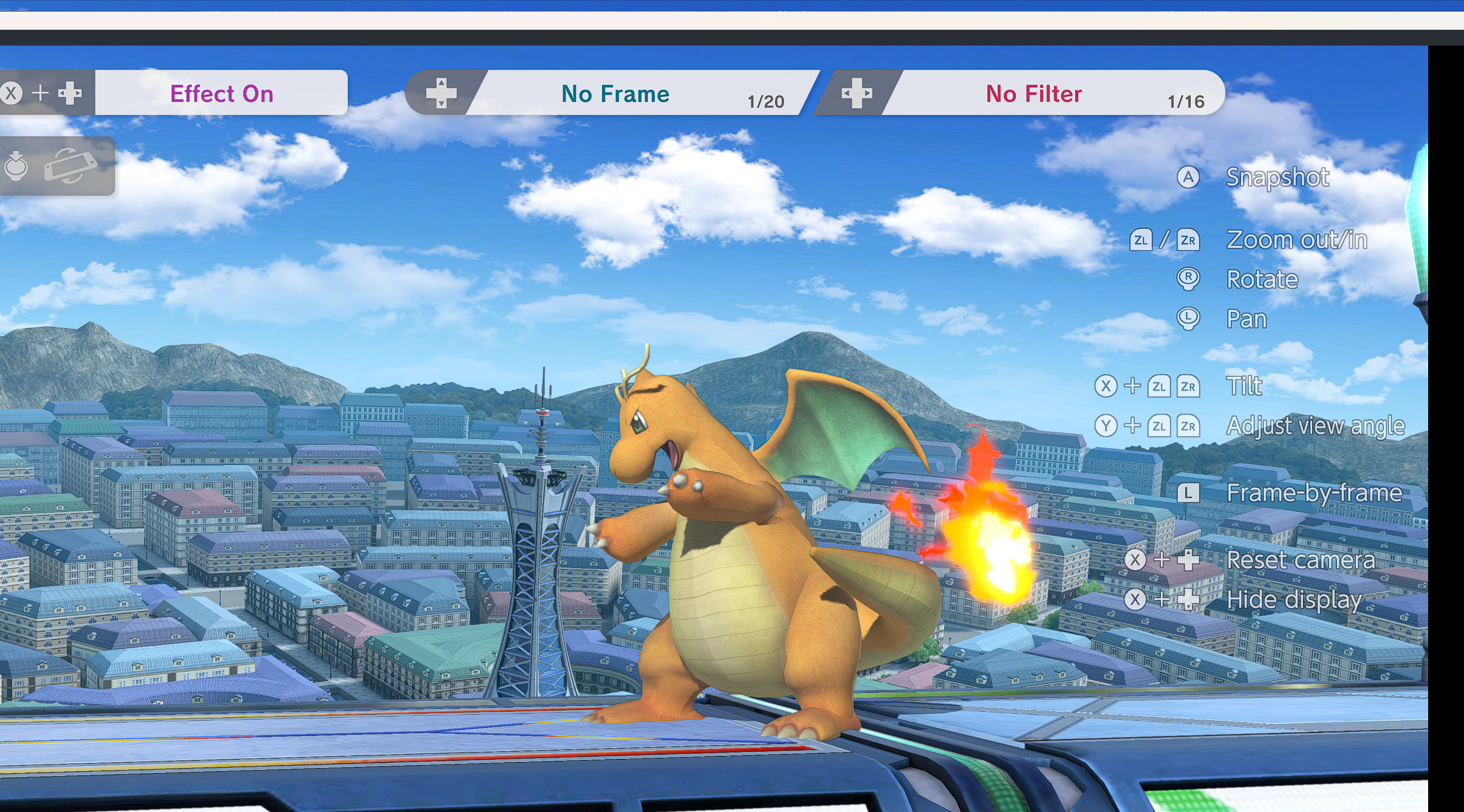Click the ZL zoom out icon
This screenshot has height=812, width=1464.
click(x=1143, y=240)
